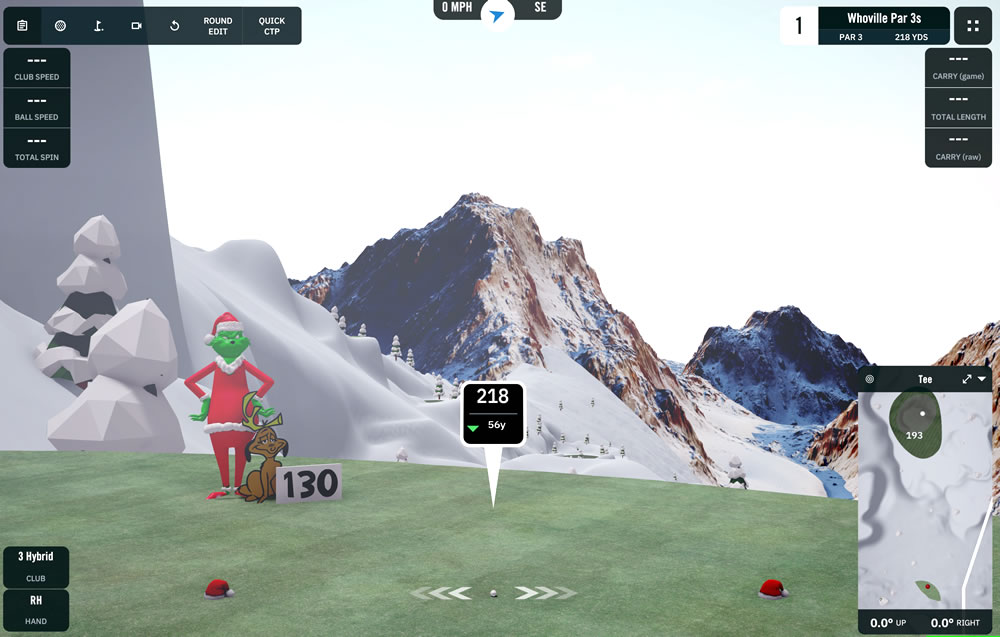Select the flag and hole icon
This screenshot has width=1000, height=637.
coord(98,26)
